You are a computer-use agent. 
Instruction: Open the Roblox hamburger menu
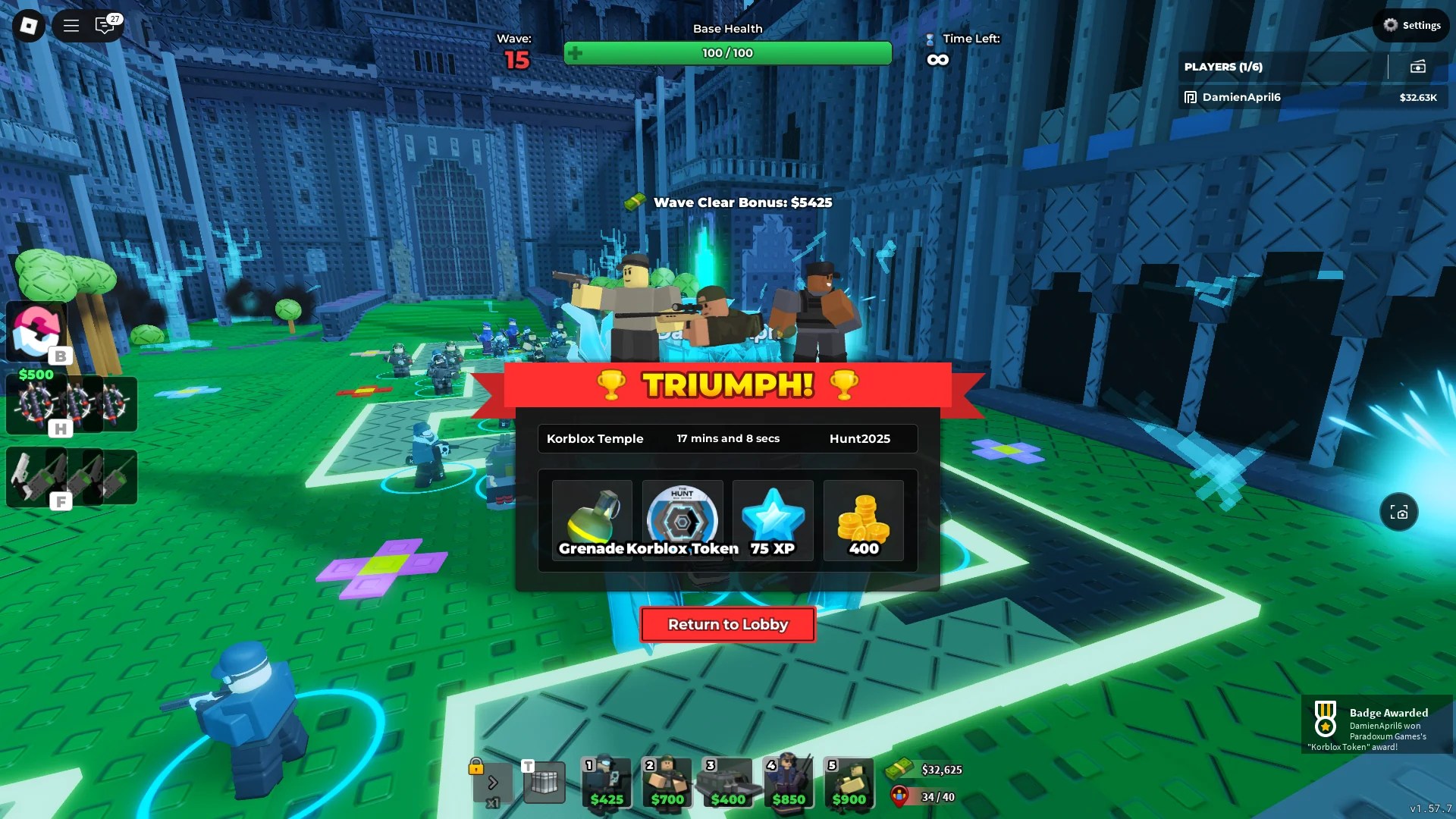point(70,25)
